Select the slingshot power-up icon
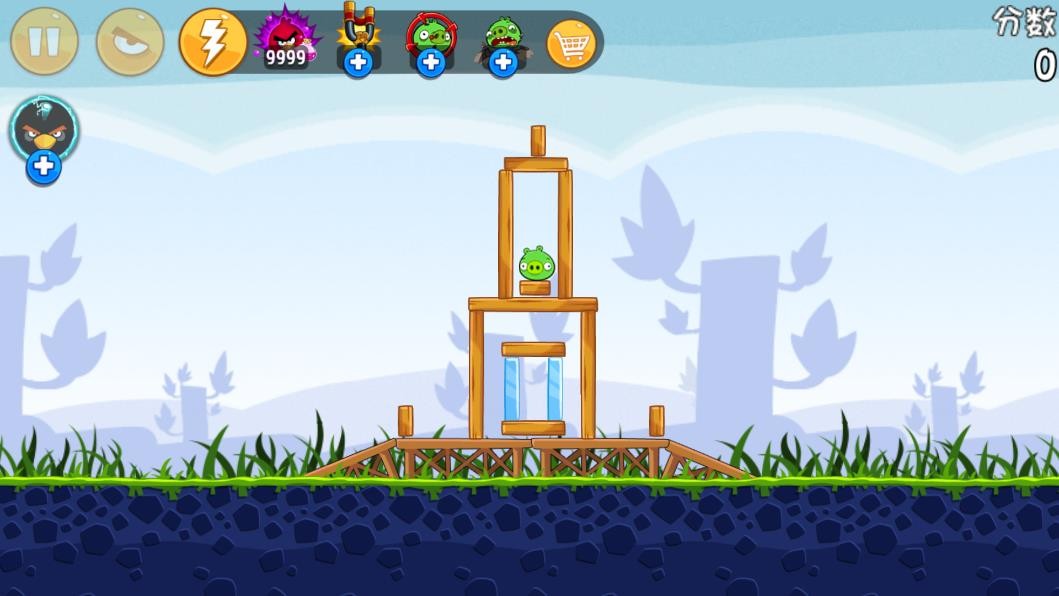 coord(357,40)
